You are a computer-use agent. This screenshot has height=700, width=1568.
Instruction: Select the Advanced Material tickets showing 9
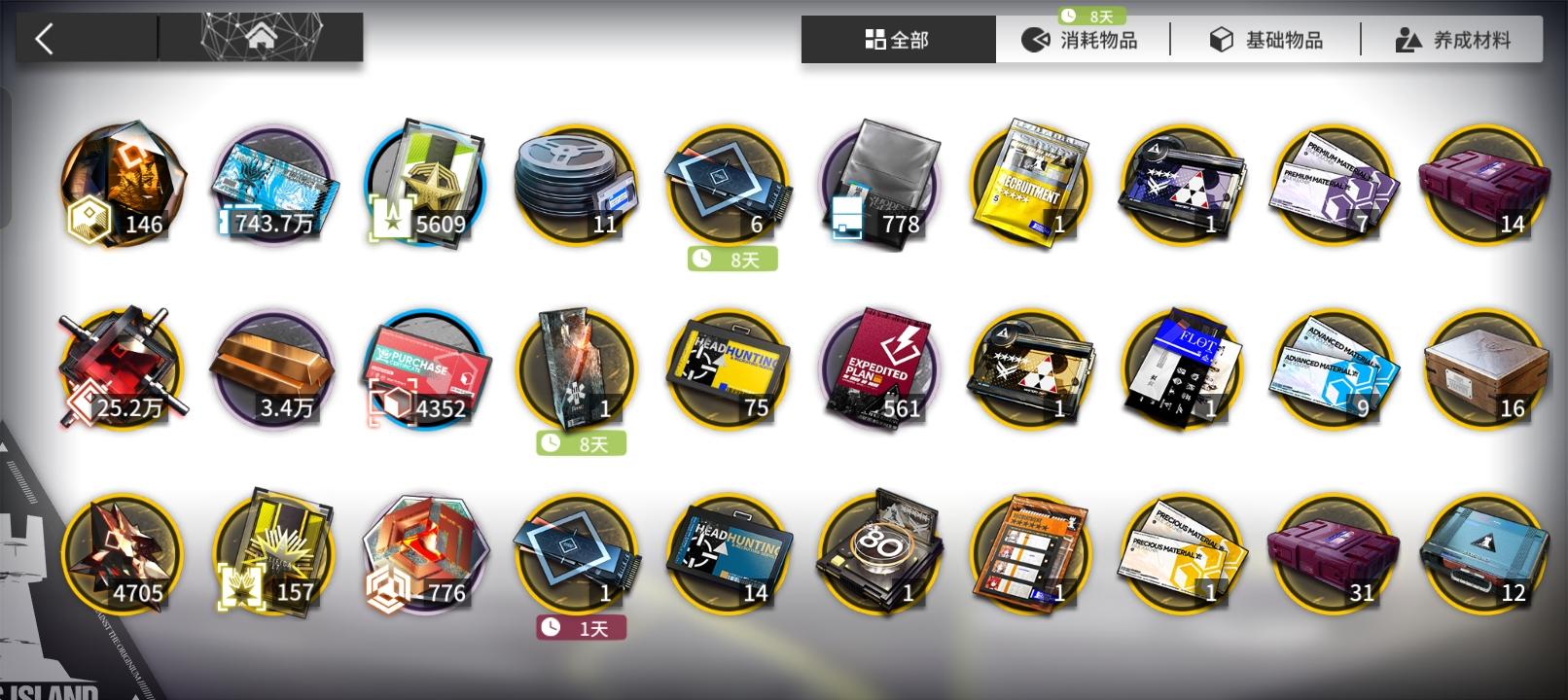pos(1333,369)
